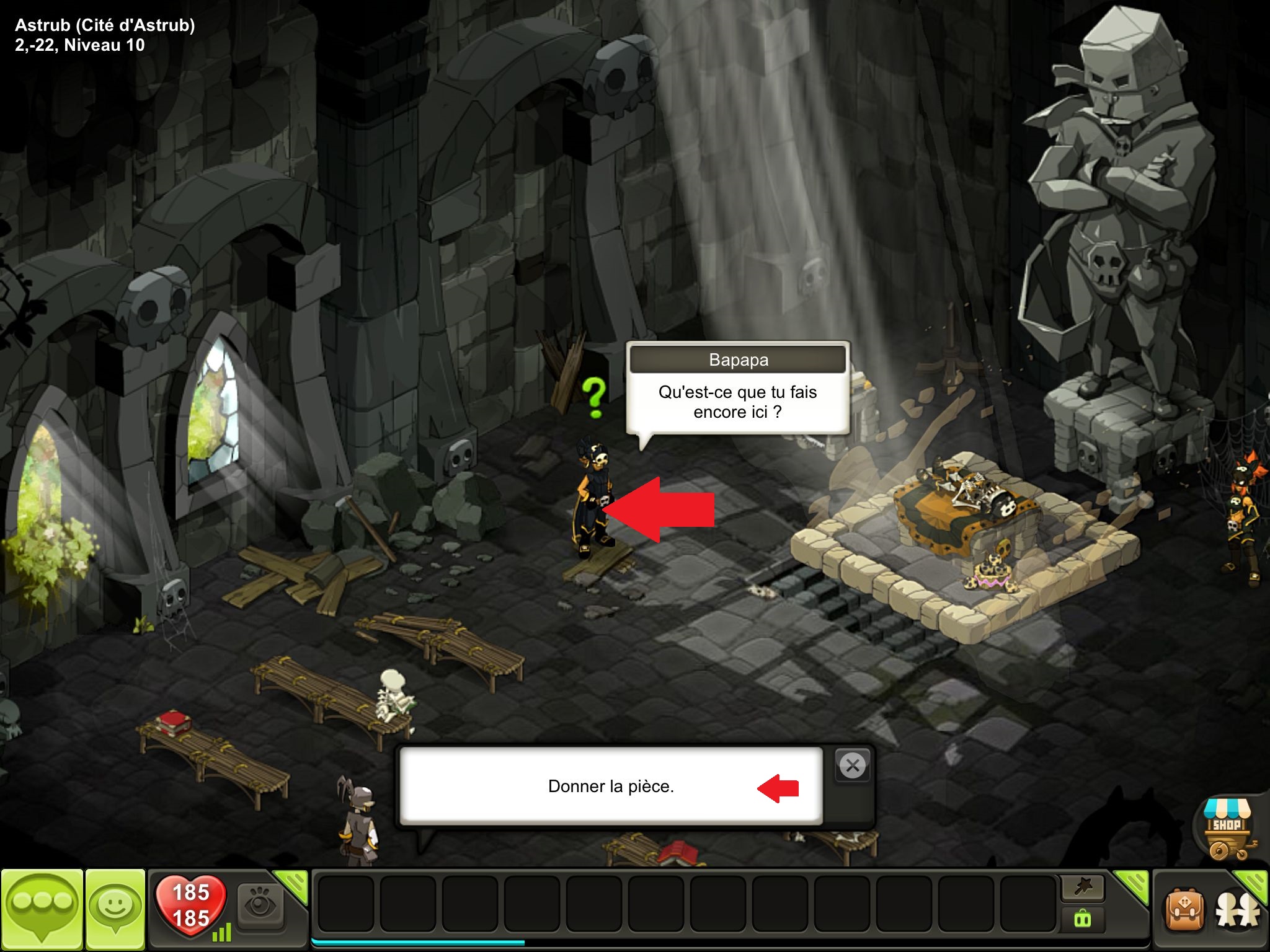Open the smiley emote menu

115,909
